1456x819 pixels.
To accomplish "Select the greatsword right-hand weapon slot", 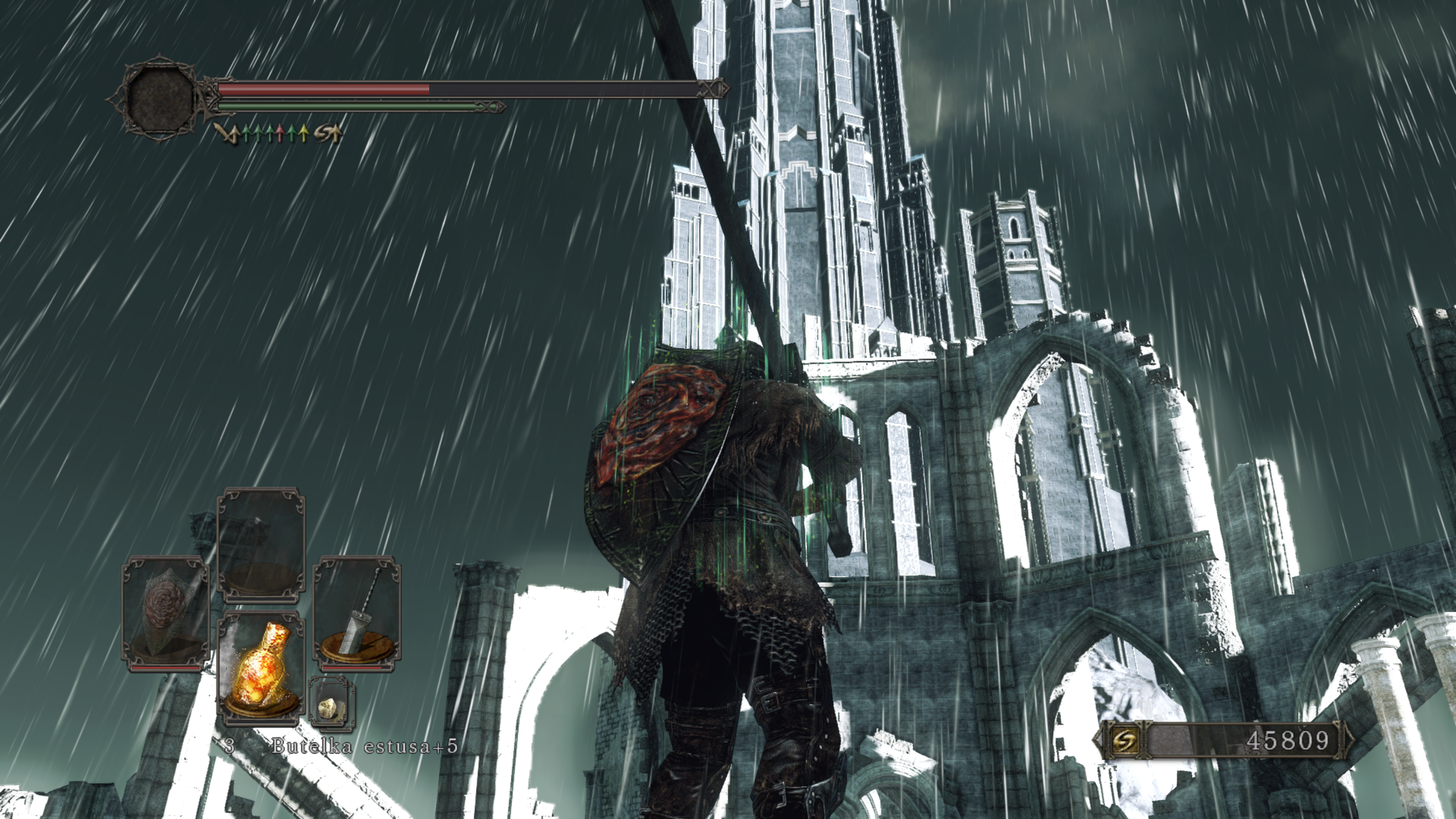I will (x=357, y=614).
